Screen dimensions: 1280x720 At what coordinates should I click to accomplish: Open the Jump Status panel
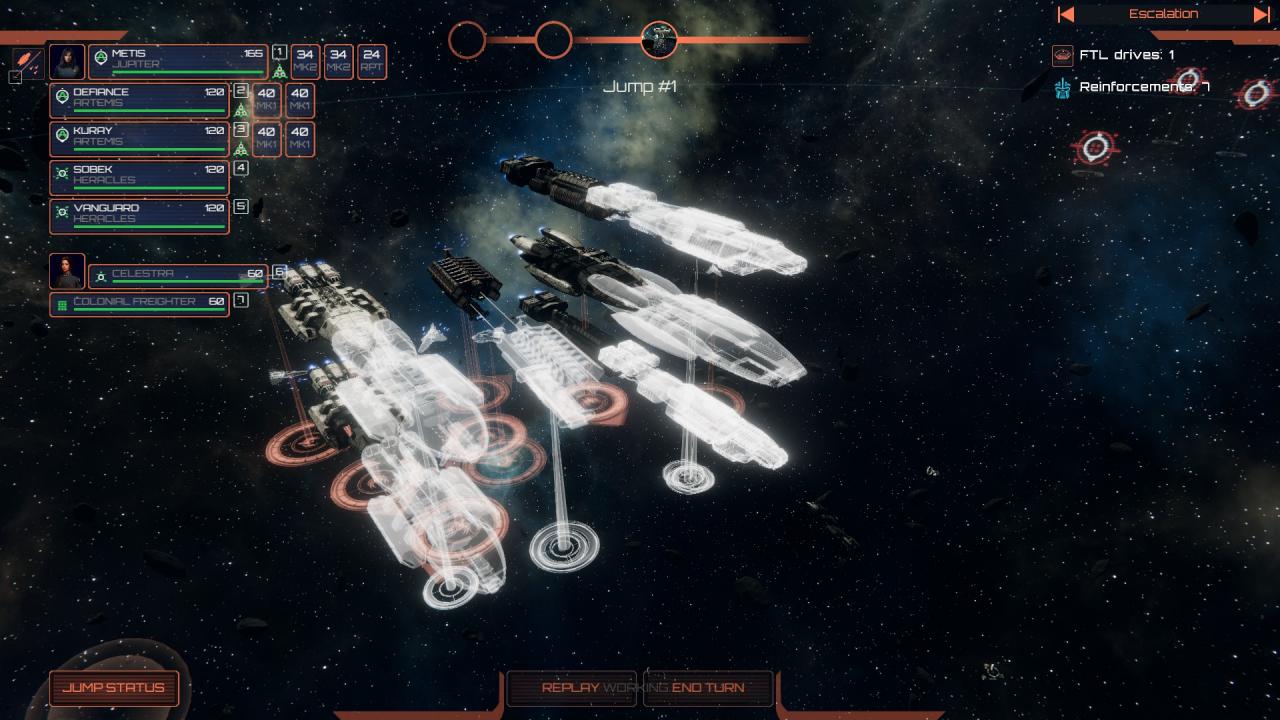114,688
